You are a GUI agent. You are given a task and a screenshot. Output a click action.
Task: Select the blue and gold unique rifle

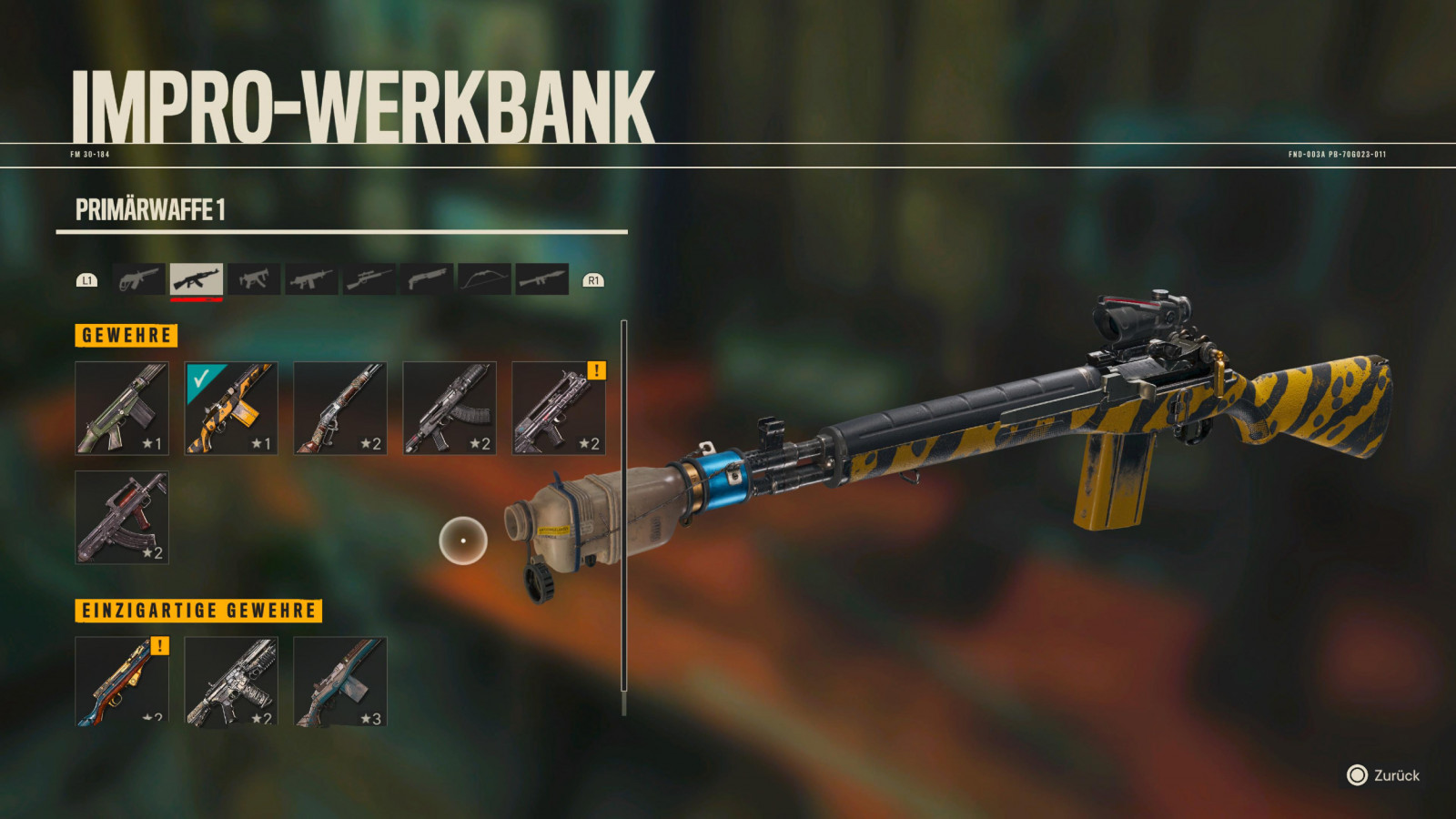point(122,681)
